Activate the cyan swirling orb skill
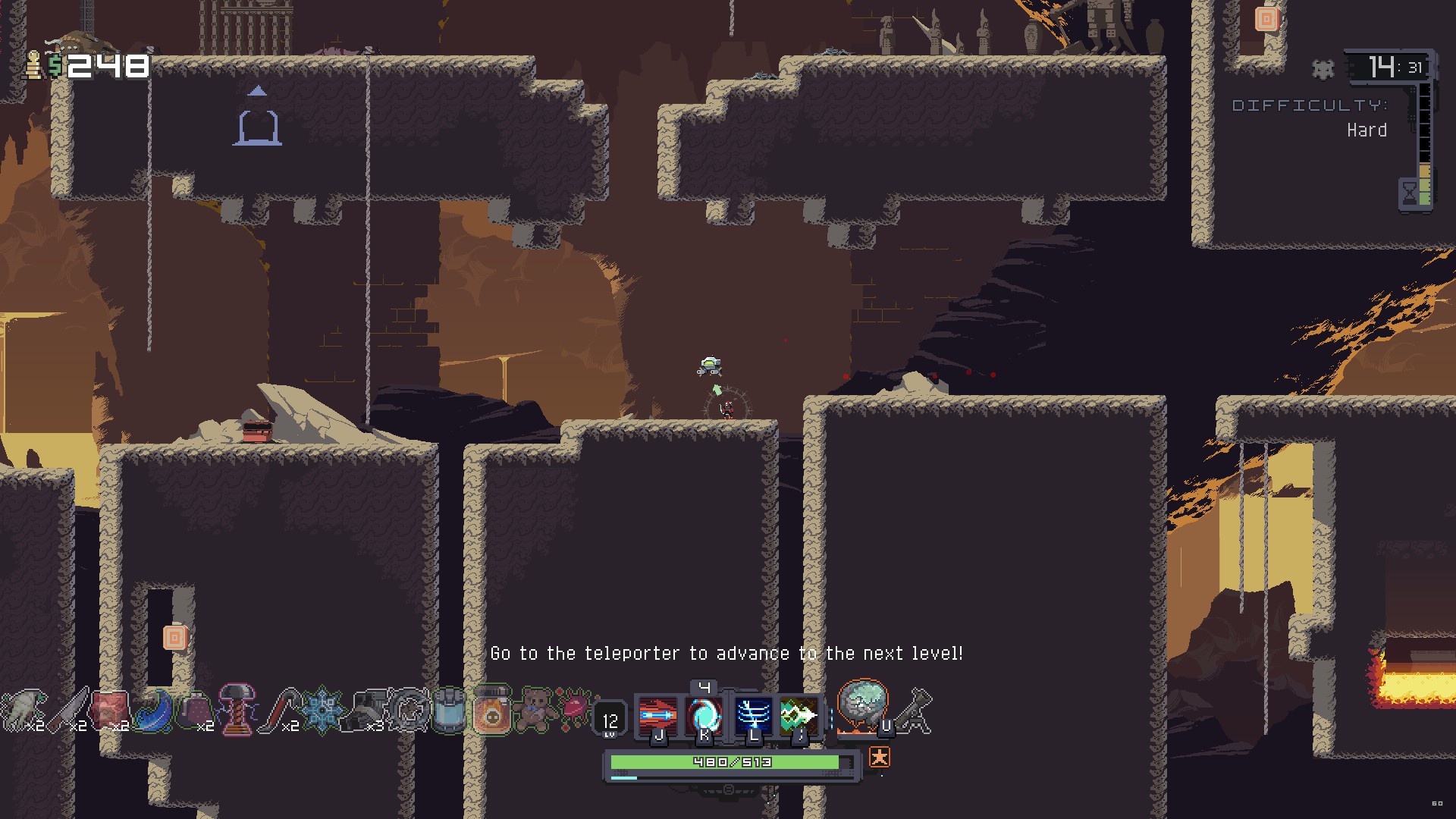Screen dimensions: 1456x819 pos(704,714)
